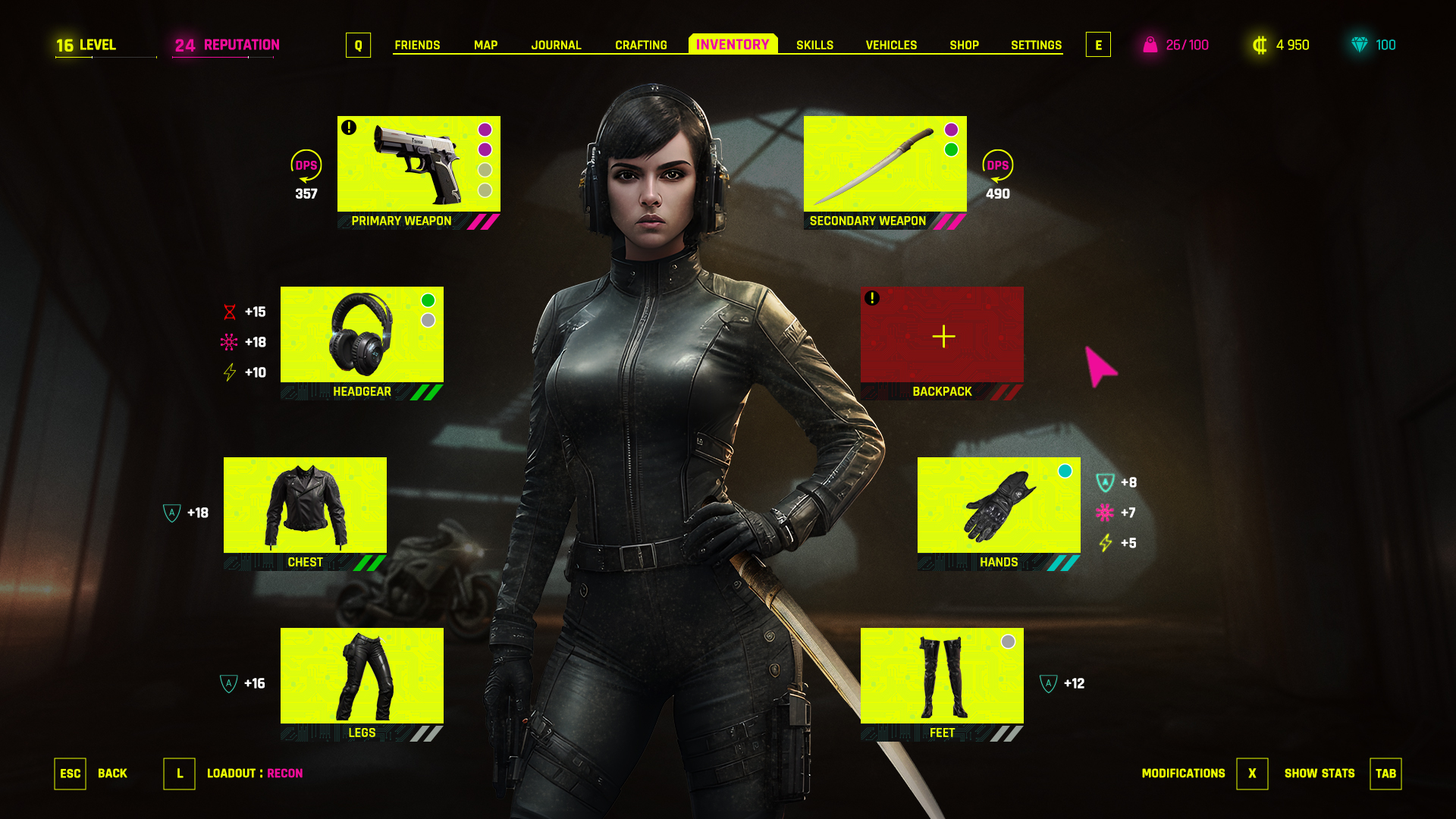Choose the blade secondary weapon slot

885,165
